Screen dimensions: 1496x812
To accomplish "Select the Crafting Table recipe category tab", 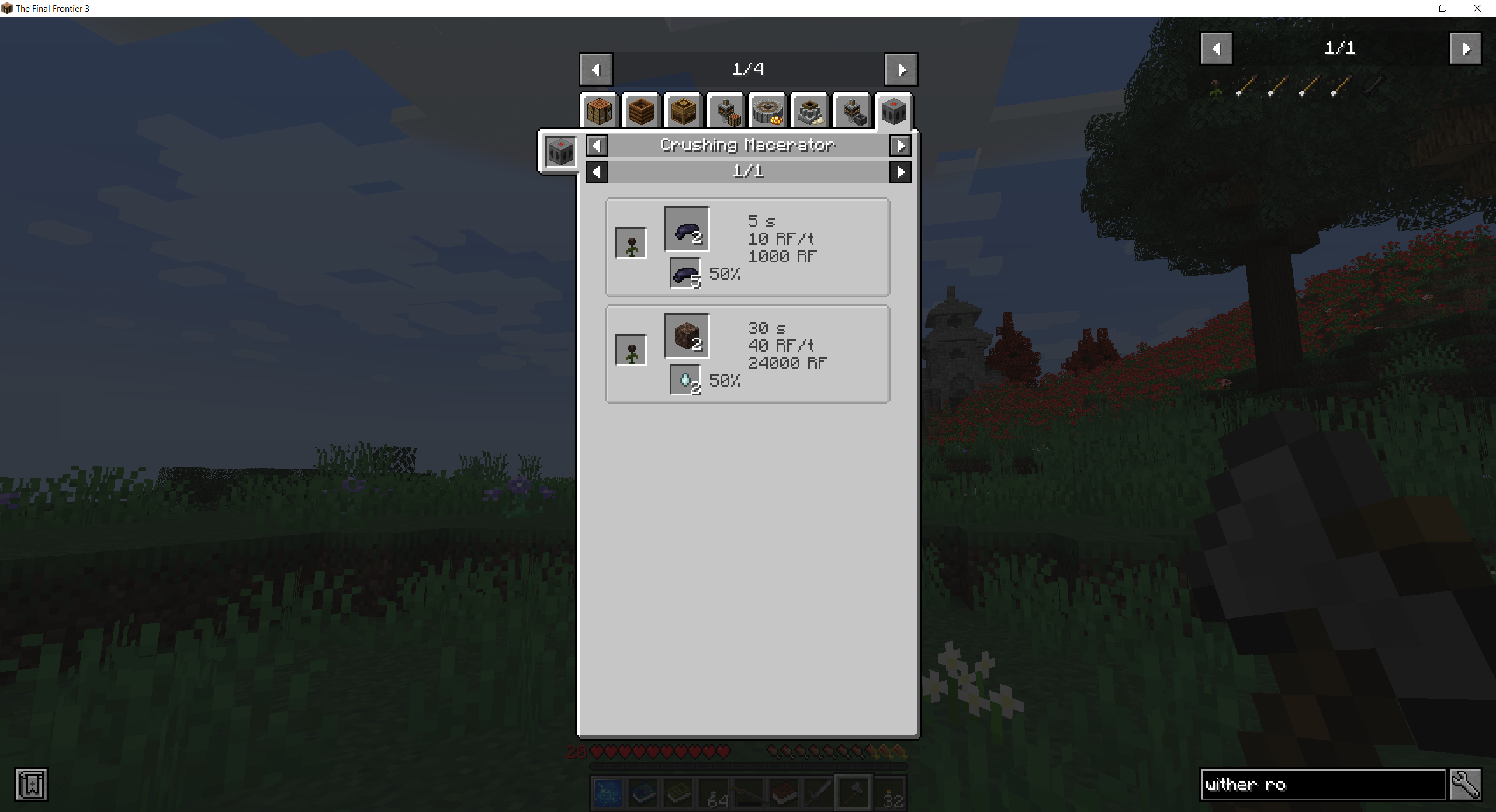I will pos(599,111).
